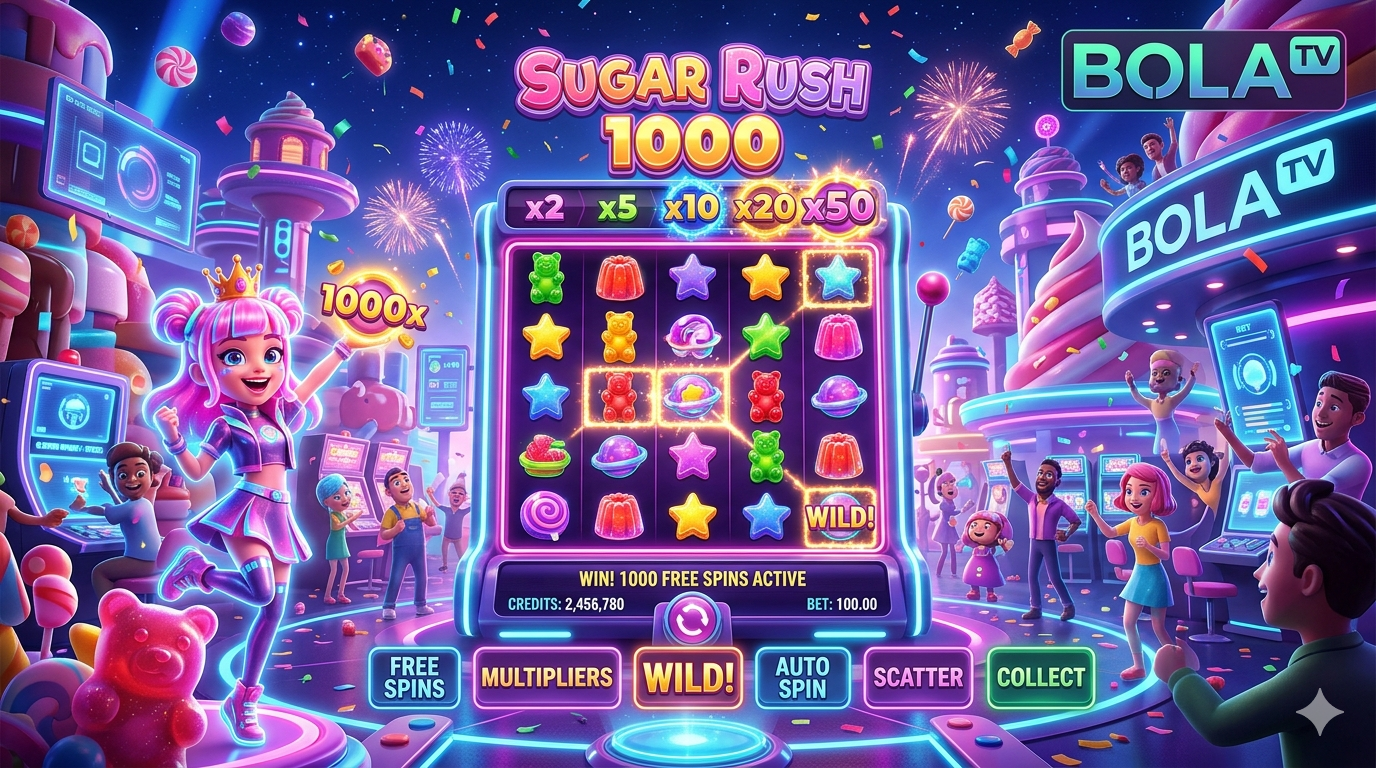This screenshot has width=1376, height=768.
Task: Choose the Scatter button
Action: (918, 677)
